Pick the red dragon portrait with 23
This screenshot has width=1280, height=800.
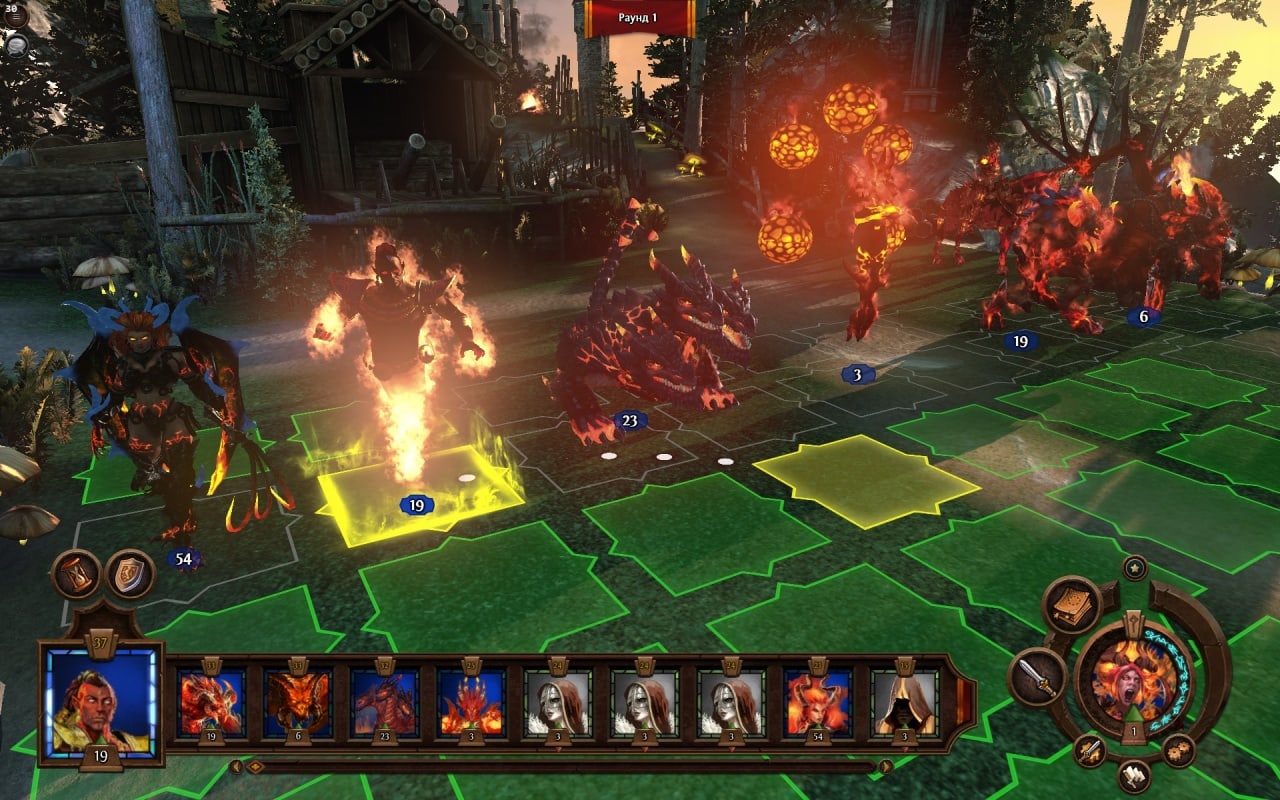click(384, 702)
